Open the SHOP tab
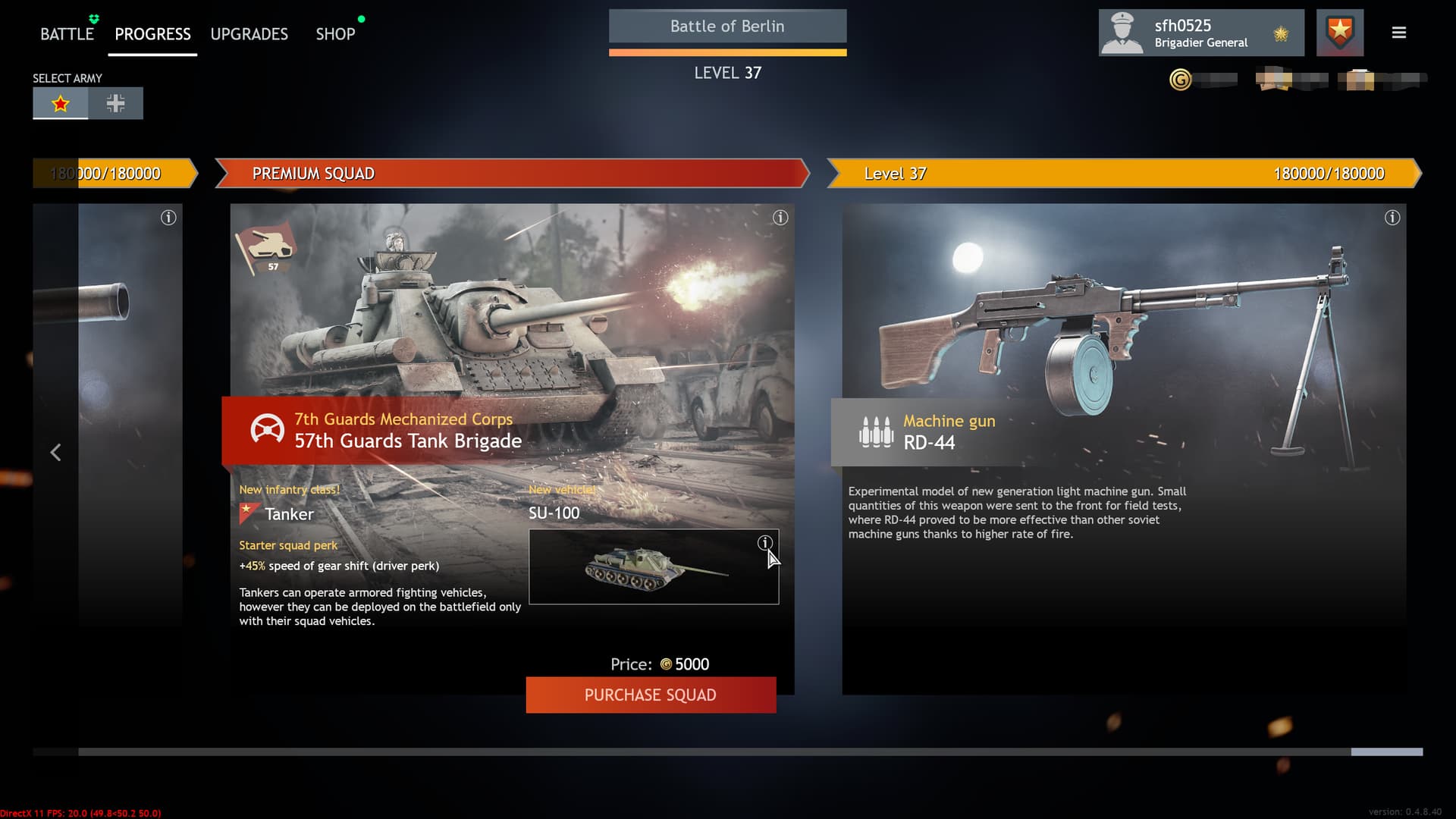The height and width of the screenshot is (819, 1456). pyautogui.click(x=335, y=34)
